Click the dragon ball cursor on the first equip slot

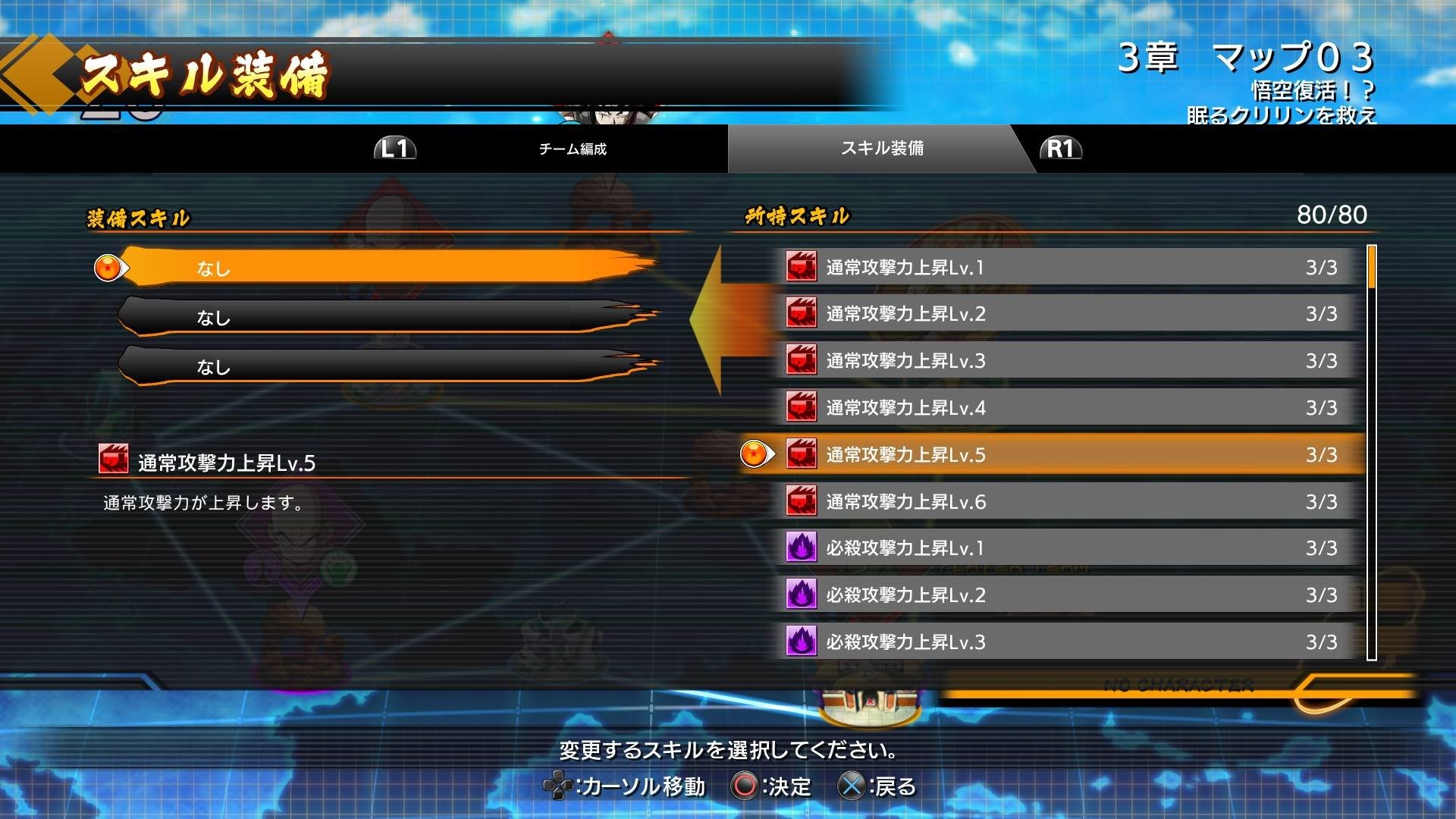tap(107, 267)
